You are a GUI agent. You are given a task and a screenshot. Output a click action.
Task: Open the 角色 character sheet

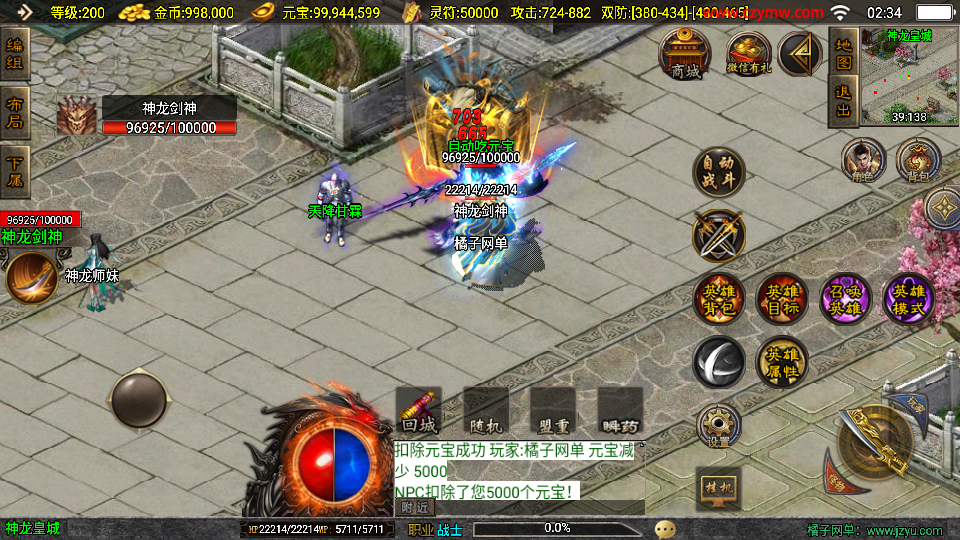(863, 161)
